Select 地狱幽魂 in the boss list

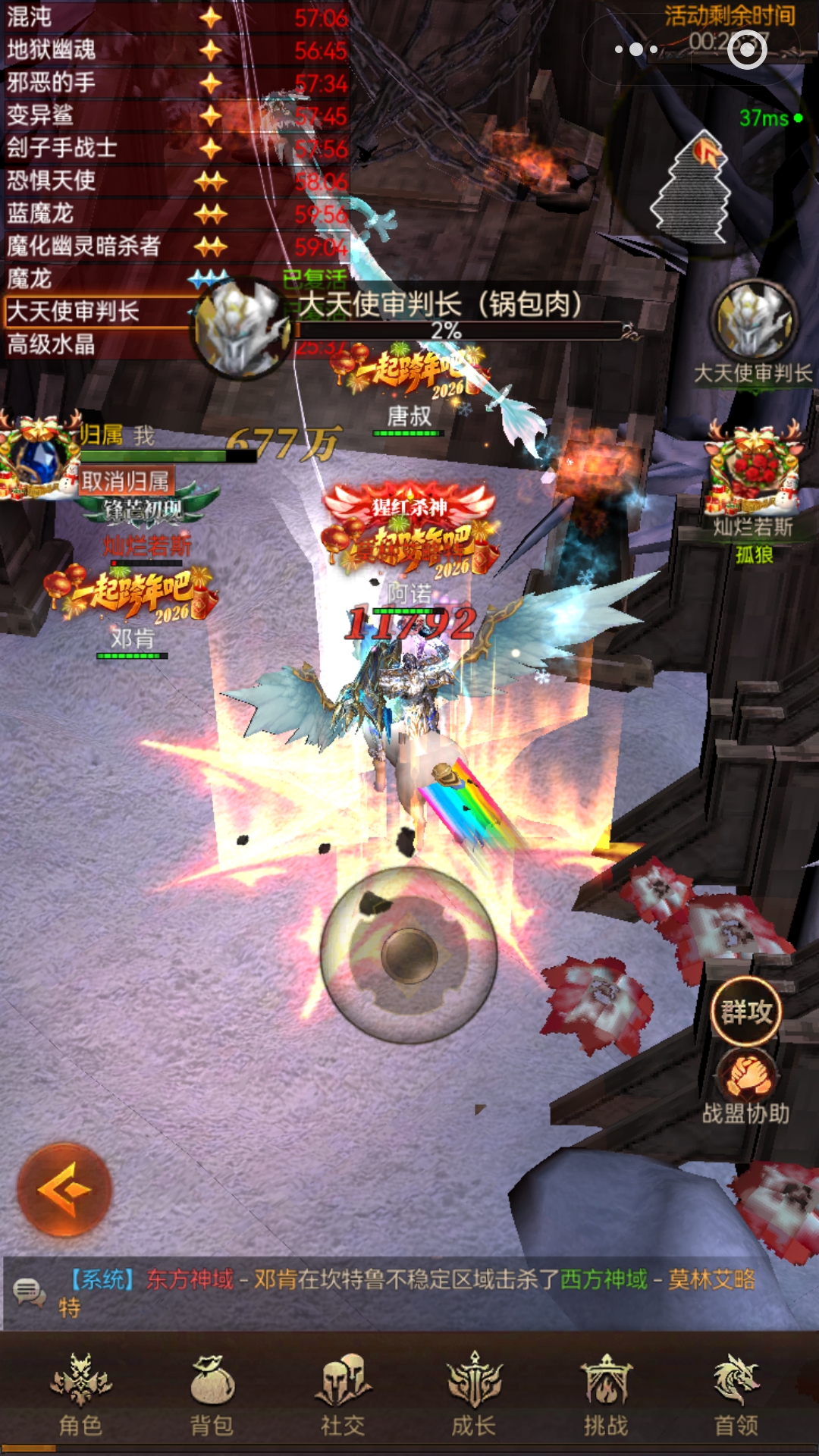point(99,50)
